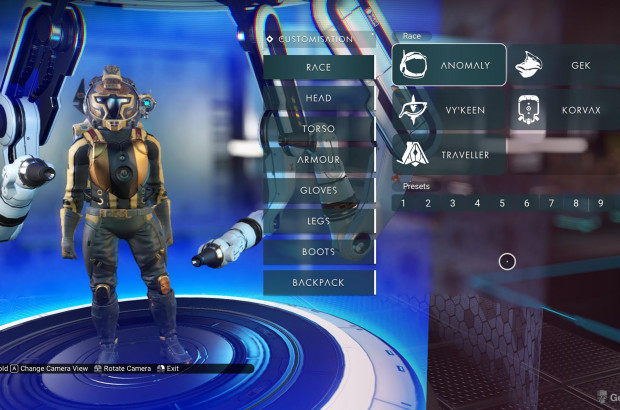Open the Race customisation category

click(x=319, y=67)
